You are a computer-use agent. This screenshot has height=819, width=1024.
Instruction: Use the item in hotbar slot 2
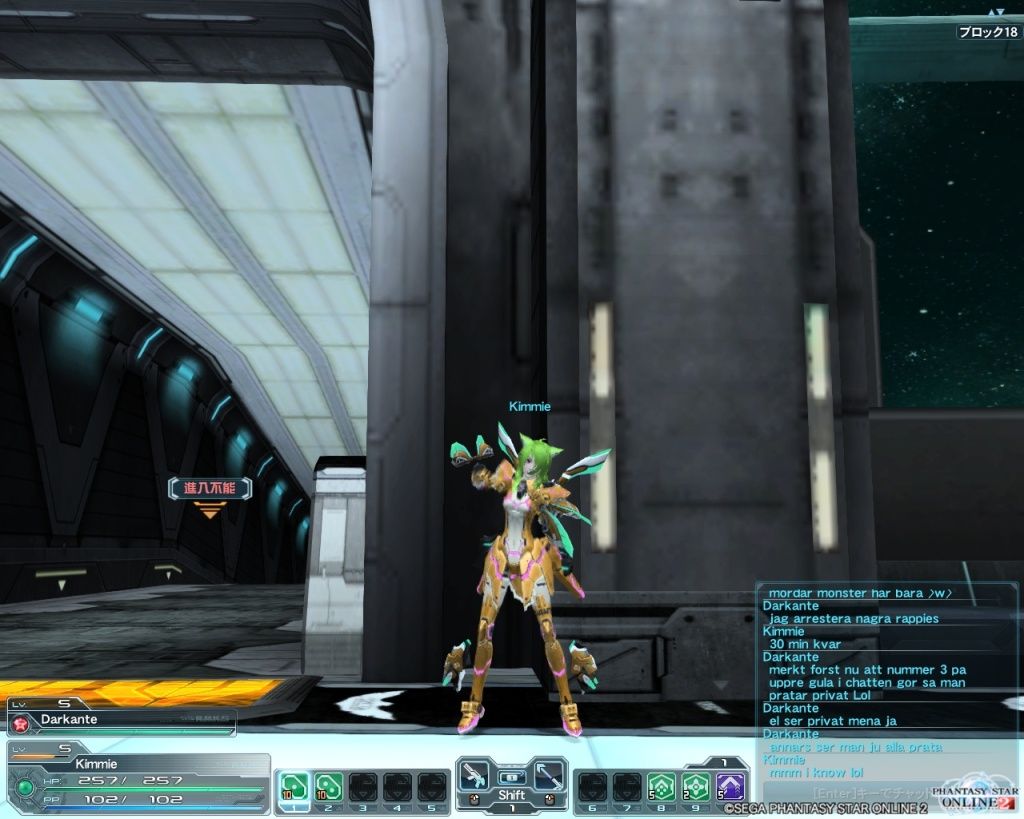[x=328, y=787]
